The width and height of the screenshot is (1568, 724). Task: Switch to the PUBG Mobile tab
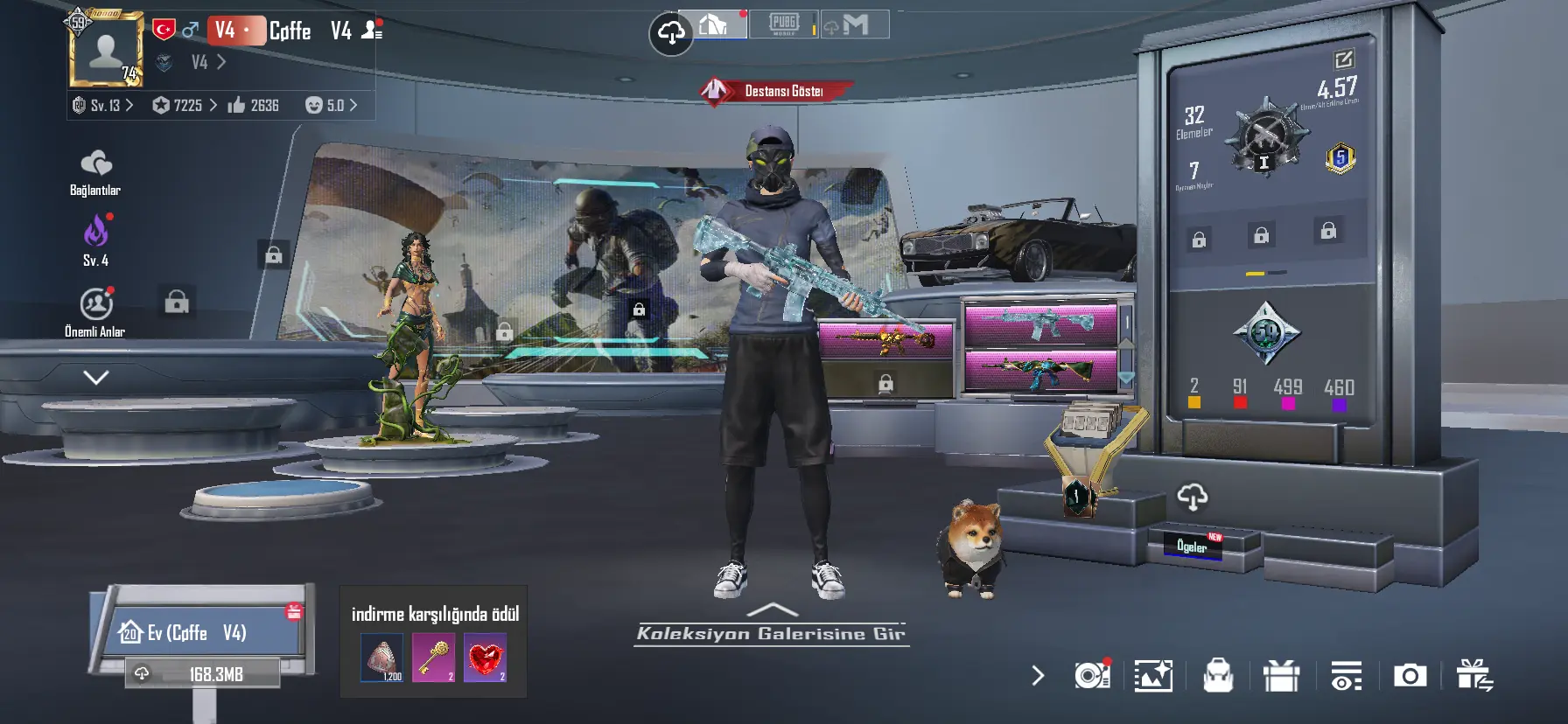[x=784, y=24]
